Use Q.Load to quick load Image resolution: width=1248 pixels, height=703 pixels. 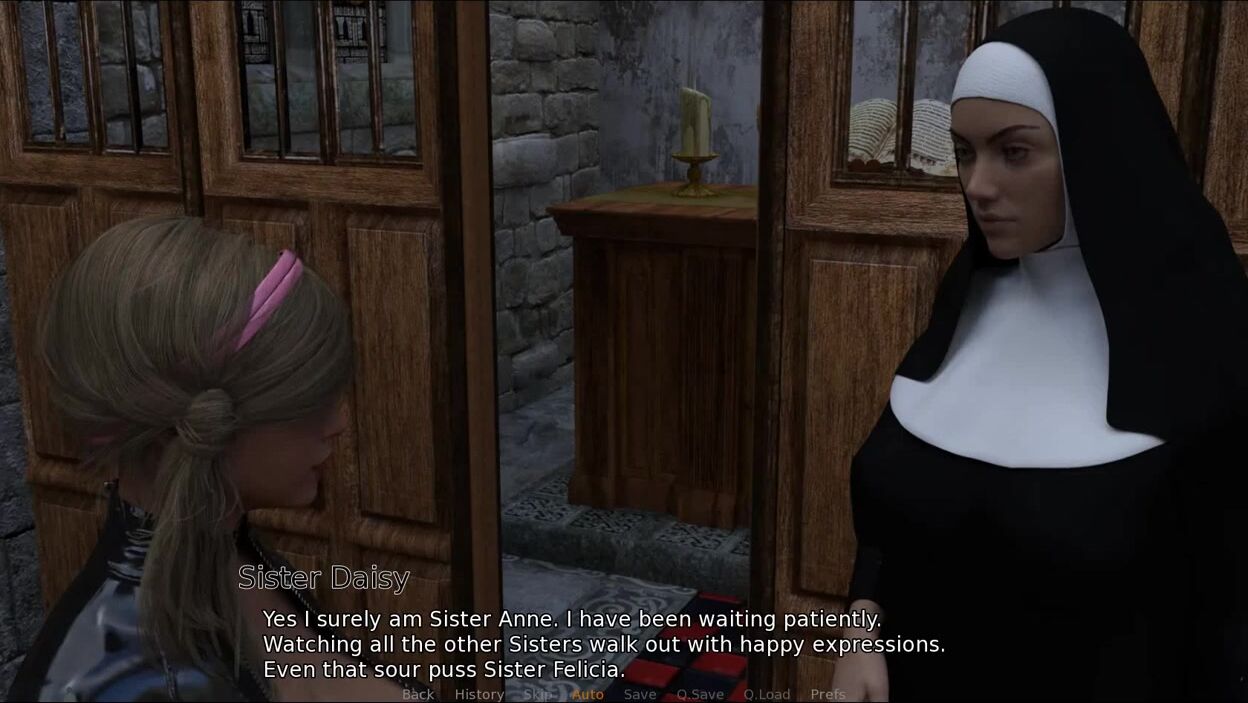pyautogui.click(x=767, y=694)
